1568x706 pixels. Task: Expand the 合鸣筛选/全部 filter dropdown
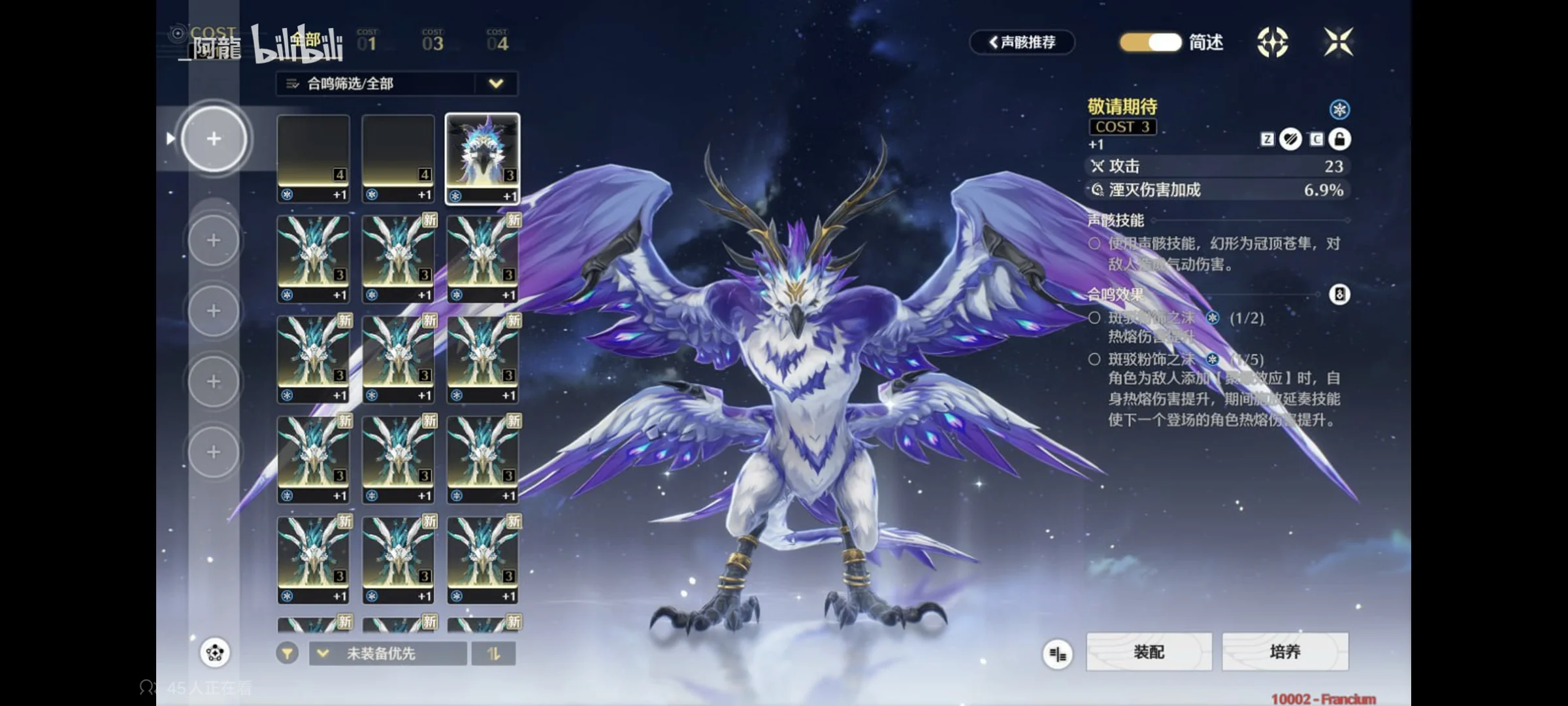tap(496, 84)
